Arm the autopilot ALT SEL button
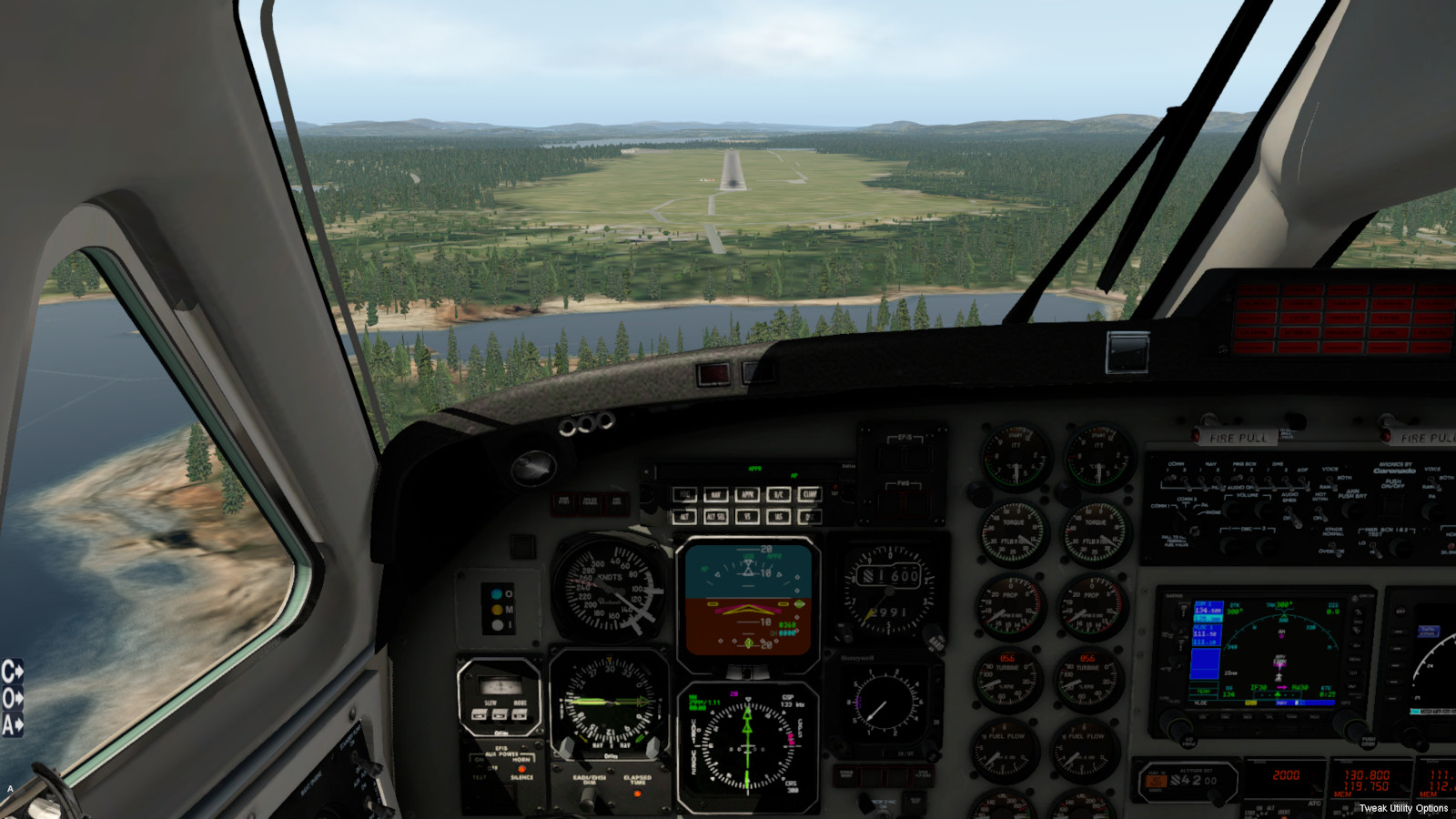This screenshot has height=819, width=1456. 716,517
